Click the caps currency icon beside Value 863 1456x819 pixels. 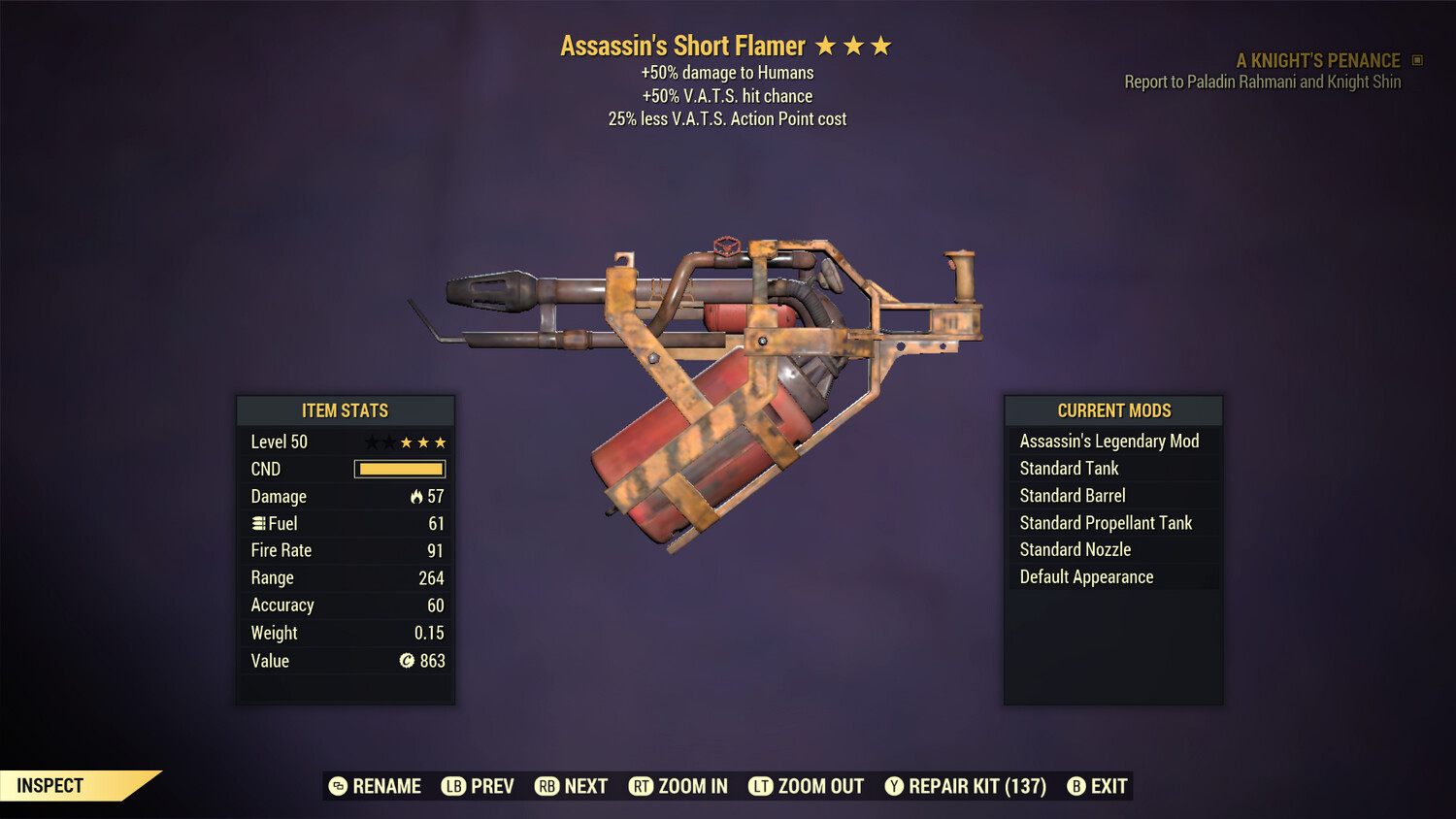point(407,661)
